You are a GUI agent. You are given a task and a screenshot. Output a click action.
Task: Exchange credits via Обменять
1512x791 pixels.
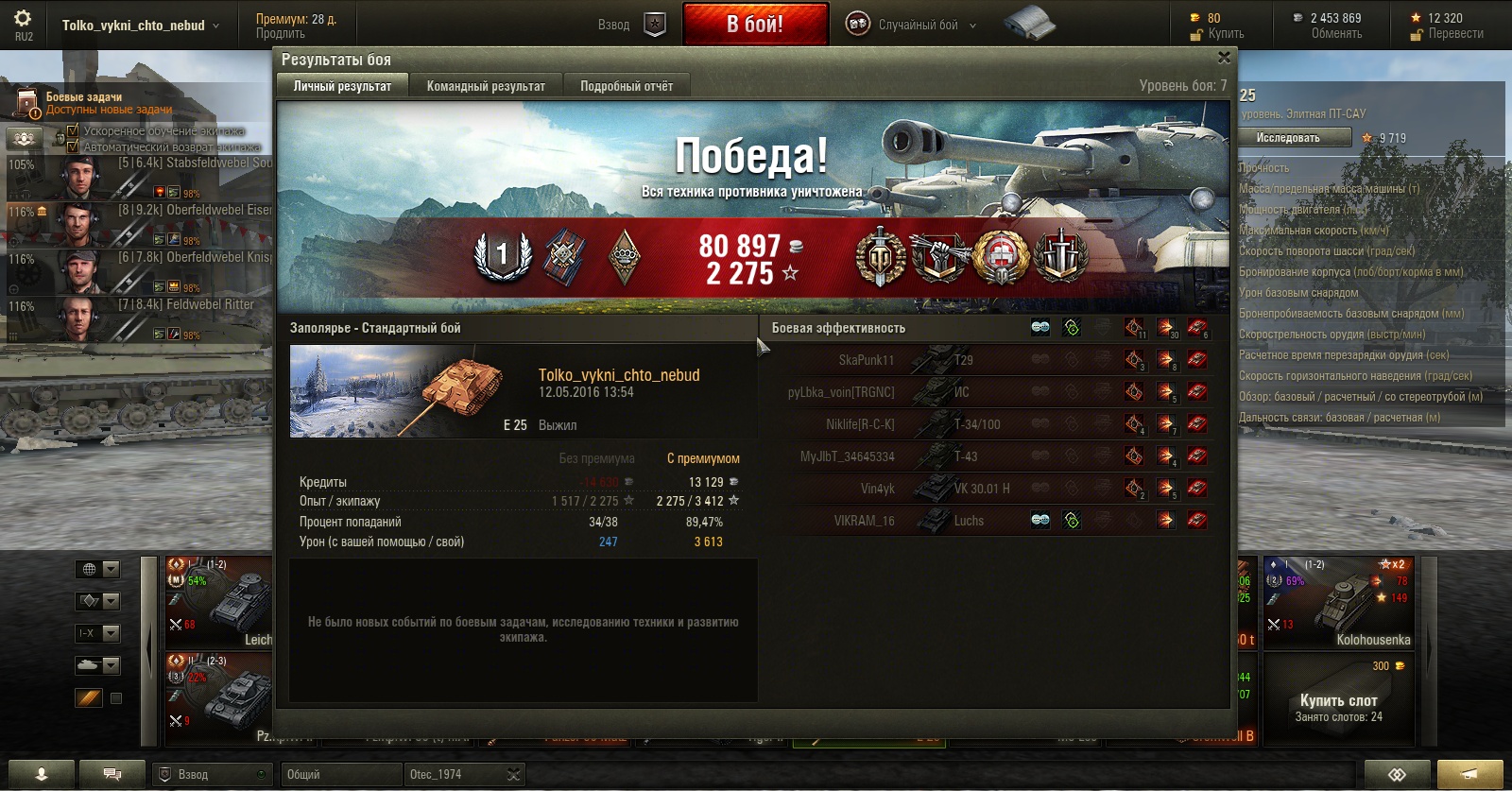tap(1336, 34)
